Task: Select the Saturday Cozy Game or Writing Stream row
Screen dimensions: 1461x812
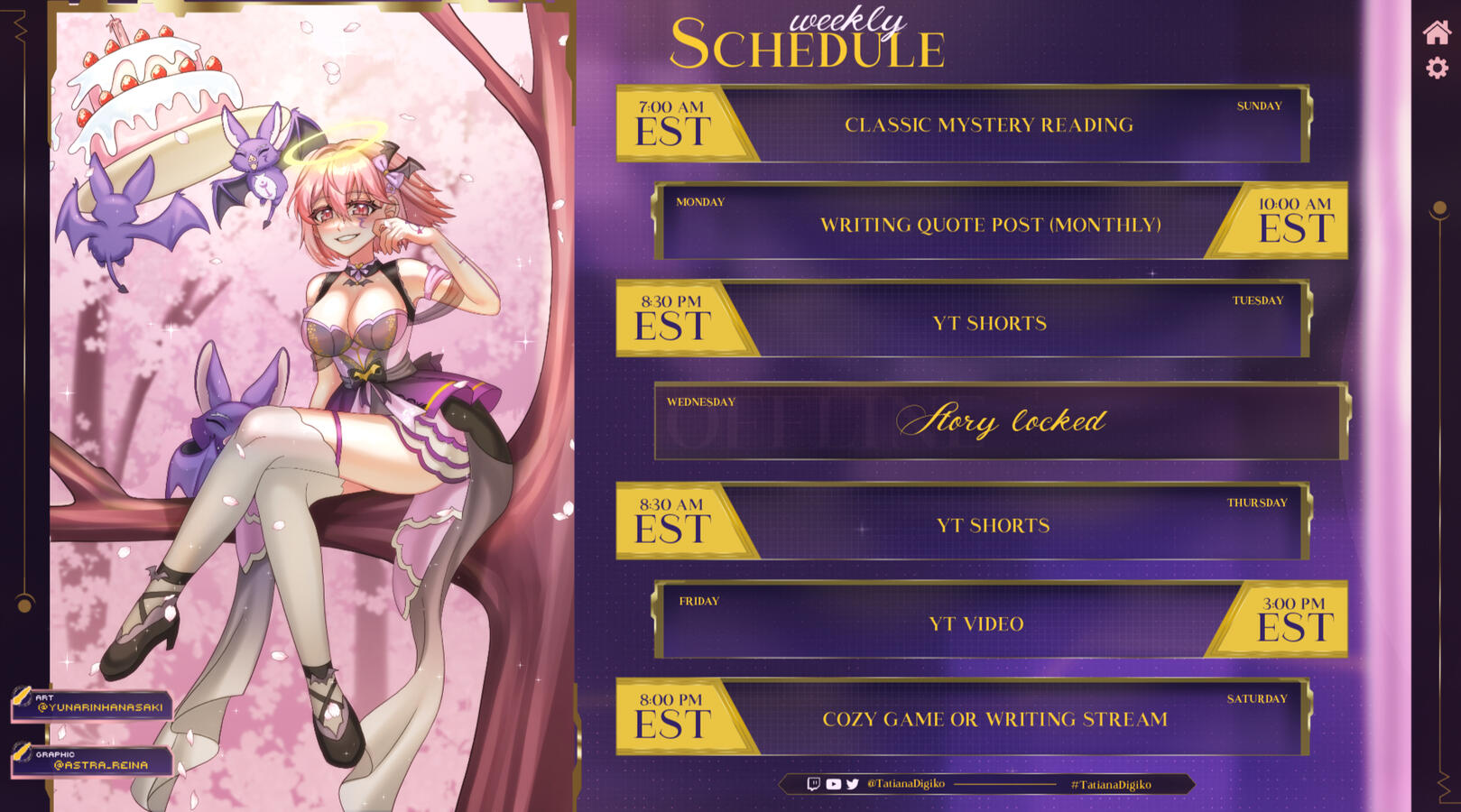Action: (x=994, y=719)
